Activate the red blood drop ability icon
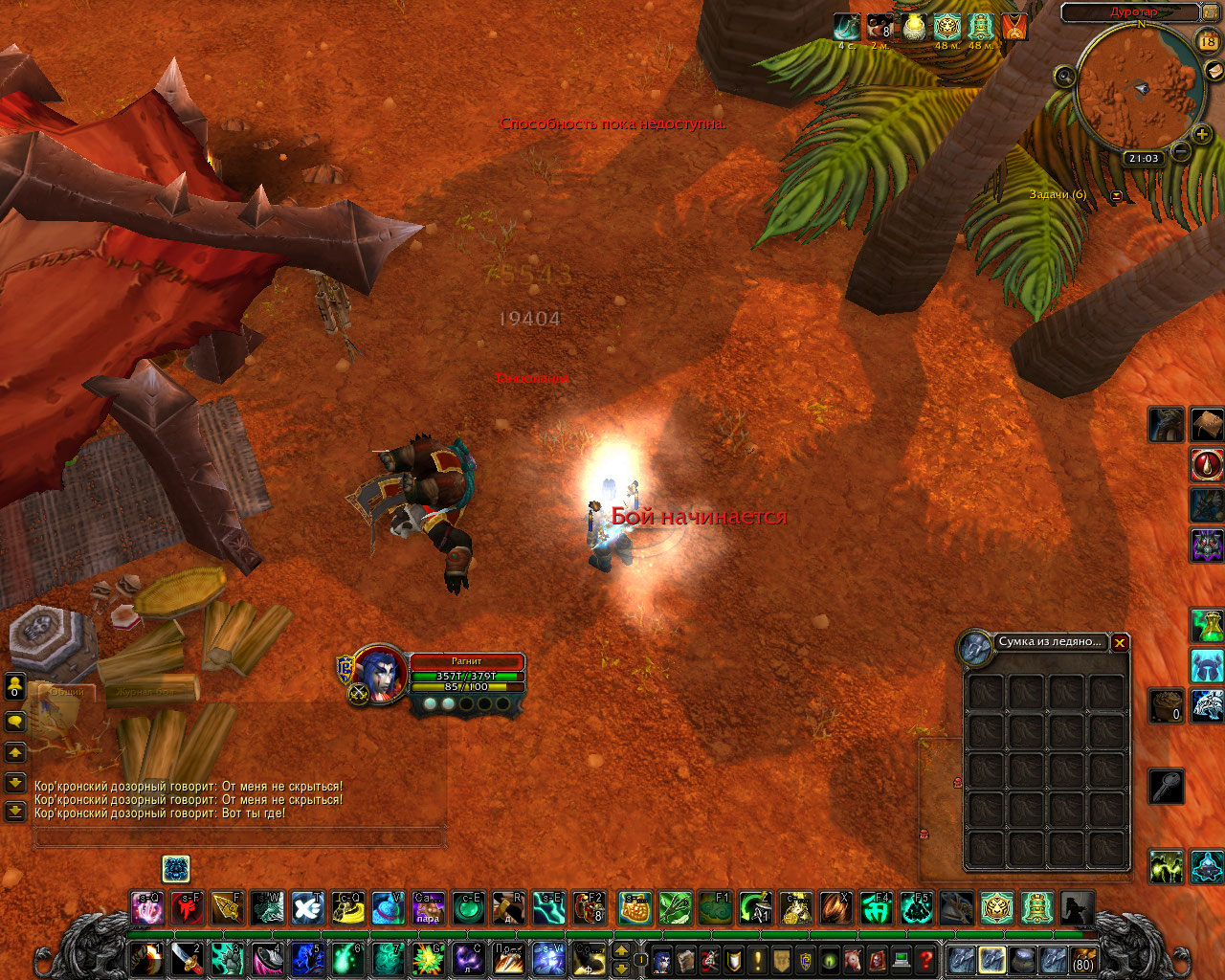Screen dimensions: 1225x980 tap(1207, 466)
